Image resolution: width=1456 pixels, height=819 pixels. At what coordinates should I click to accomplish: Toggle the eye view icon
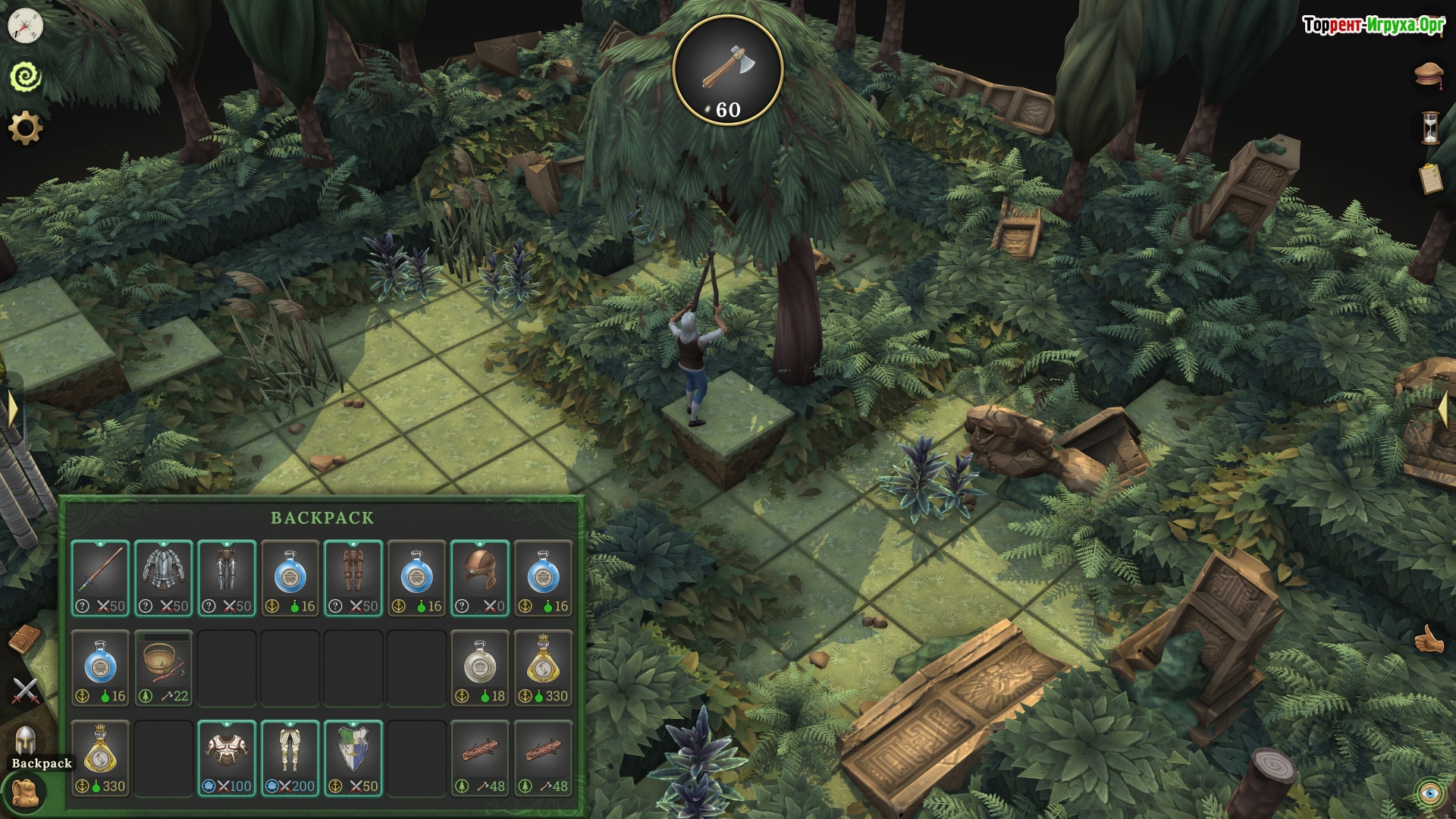(x=1429, y=792)
